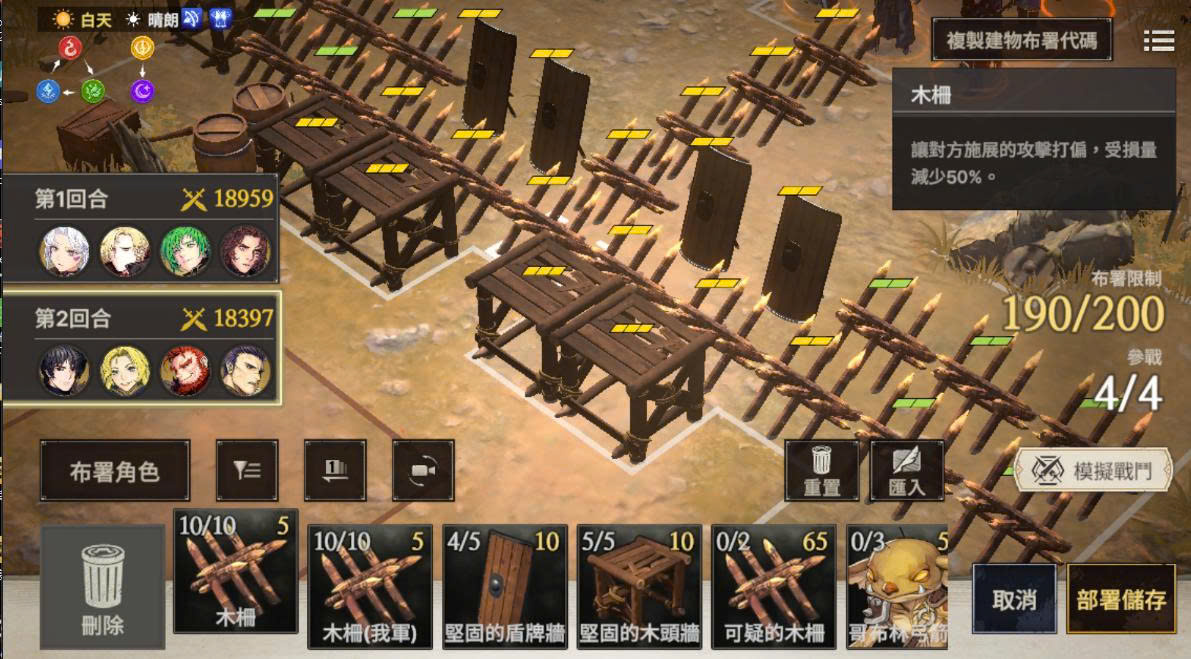Open the filter list button
The height and width of the screenshot is (659, 1191).
click(247, 470)
